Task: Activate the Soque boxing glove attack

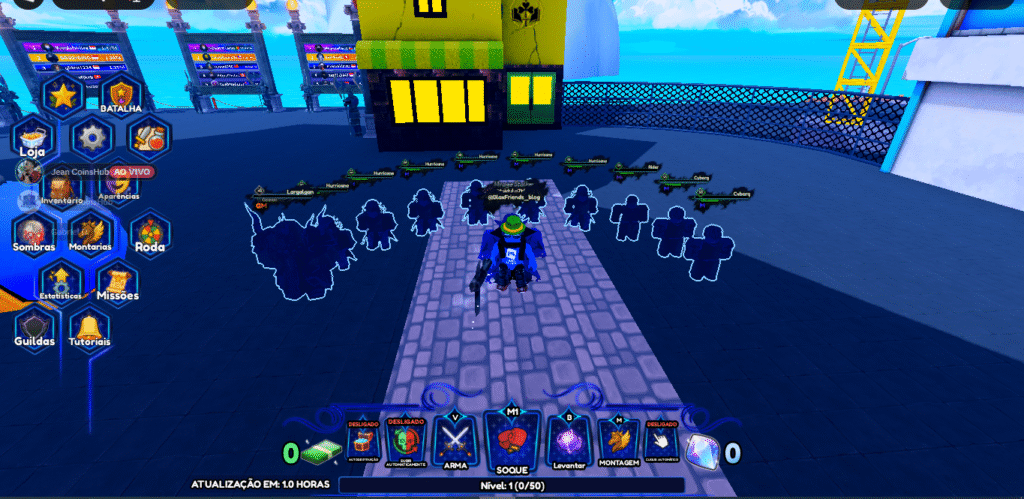Action: click(x=511, y=440)
